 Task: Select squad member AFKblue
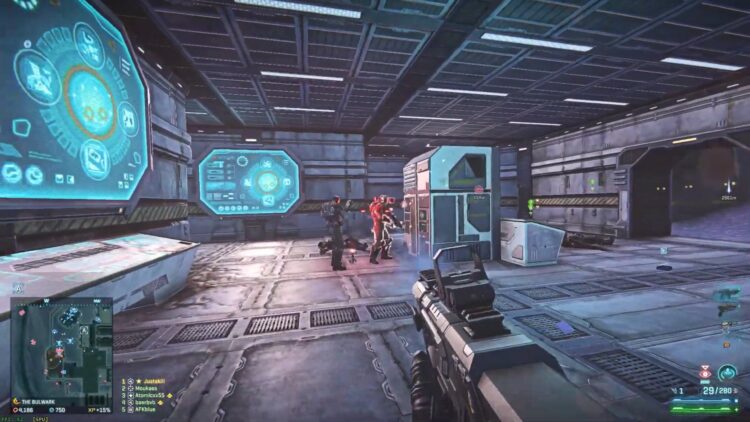coord(150,409)
